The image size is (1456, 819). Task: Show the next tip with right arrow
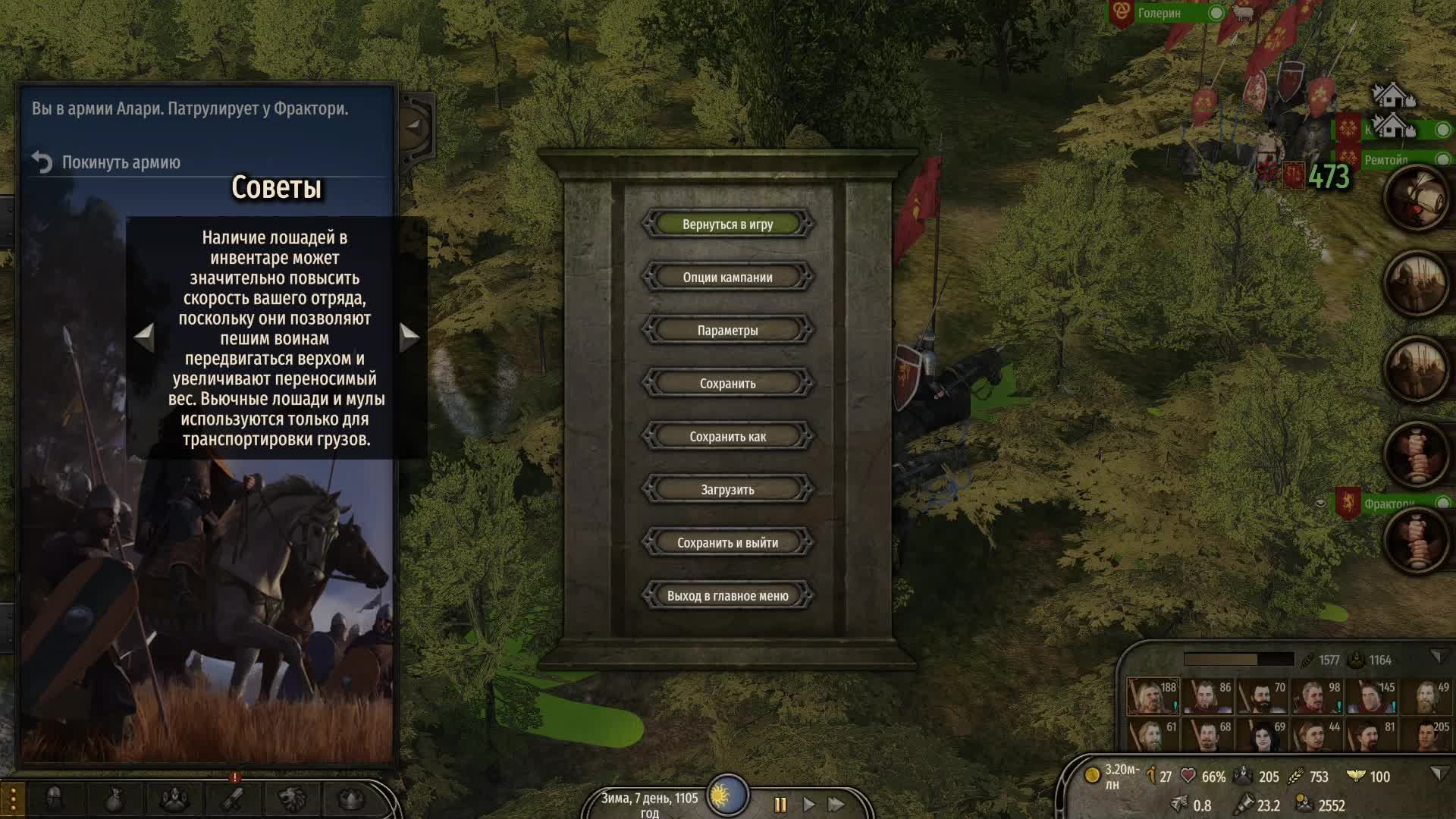pos(409,336)
